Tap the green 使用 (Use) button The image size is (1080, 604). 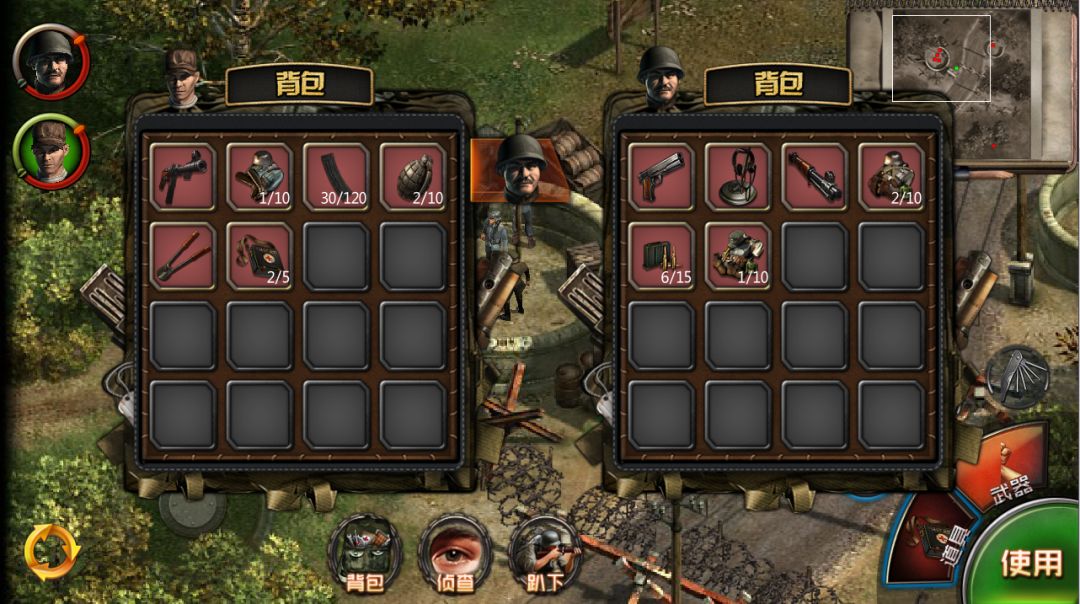pos(1030,562)
